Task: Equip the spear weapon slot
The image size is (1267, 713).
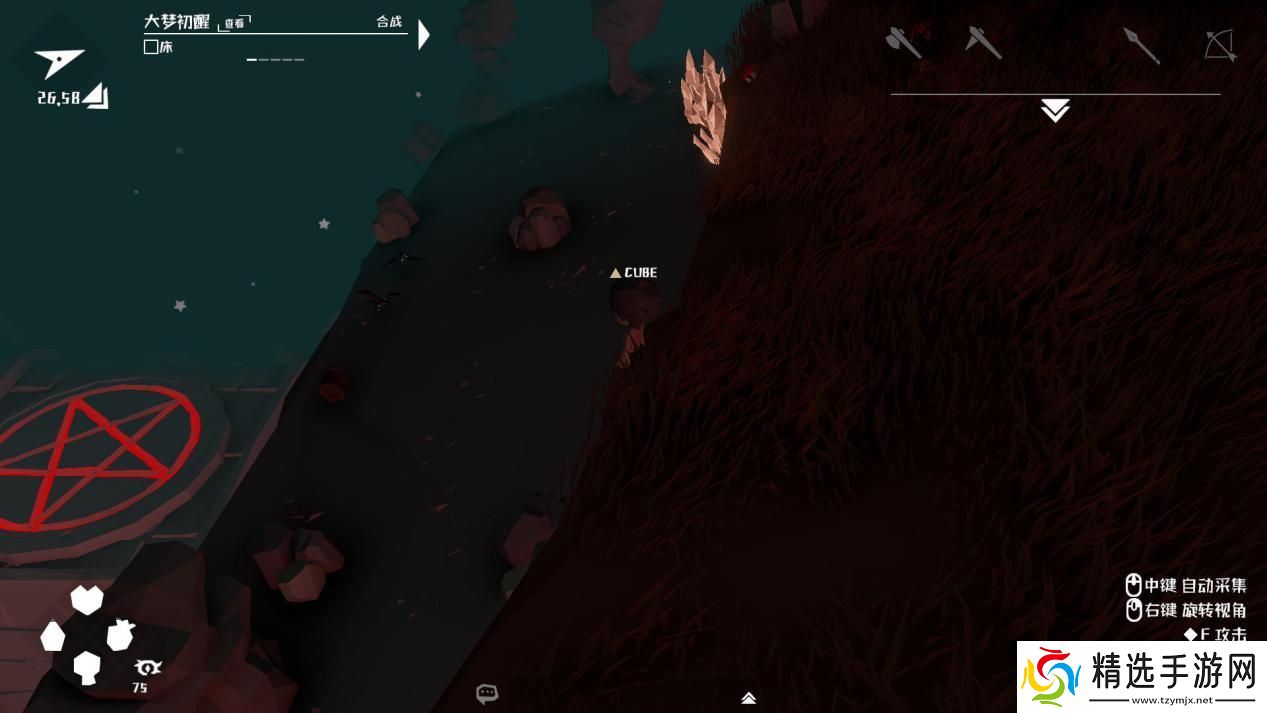Action: 1141,45
